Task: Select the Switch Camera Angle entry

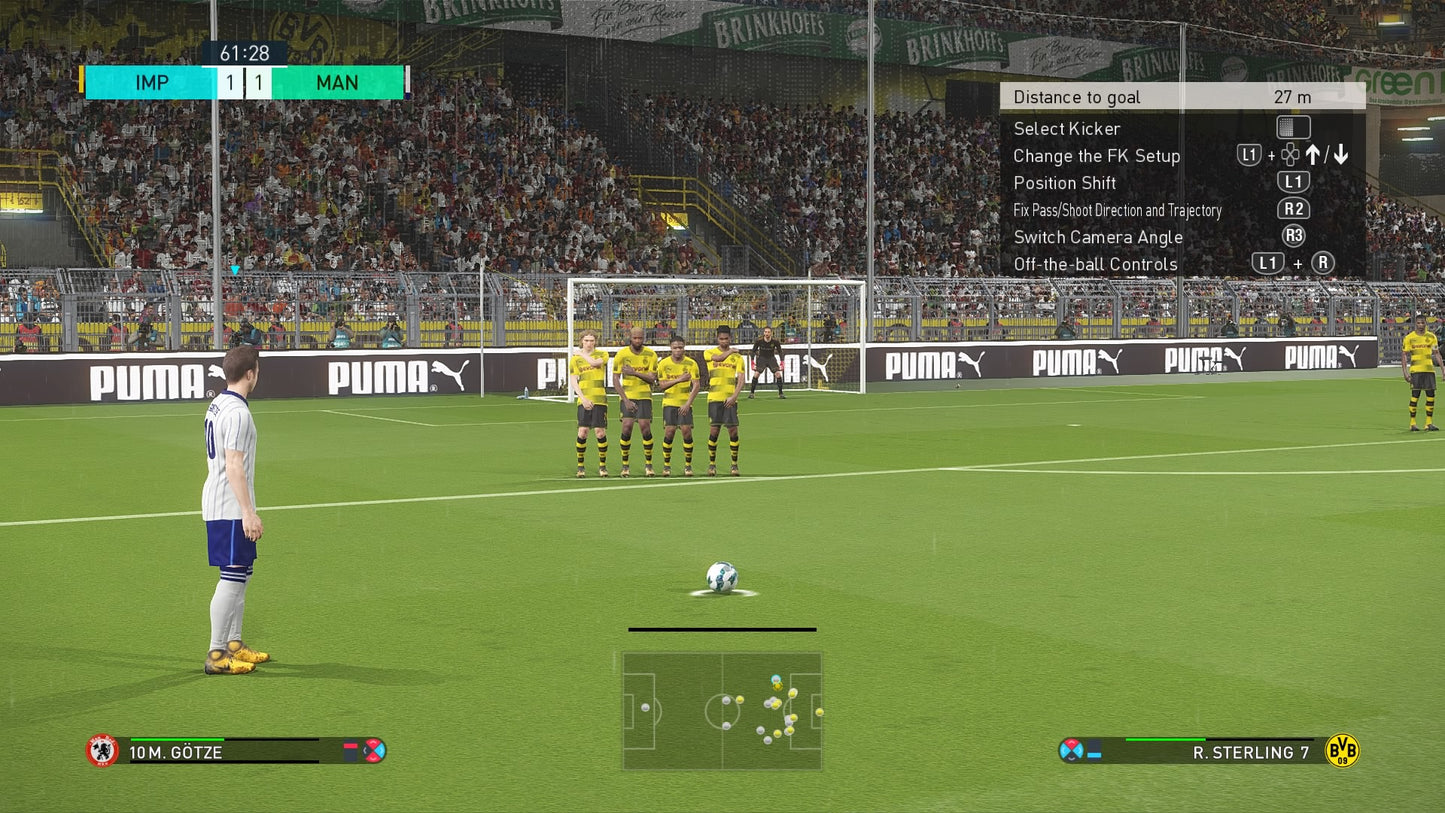Action: pos(1098,237)
